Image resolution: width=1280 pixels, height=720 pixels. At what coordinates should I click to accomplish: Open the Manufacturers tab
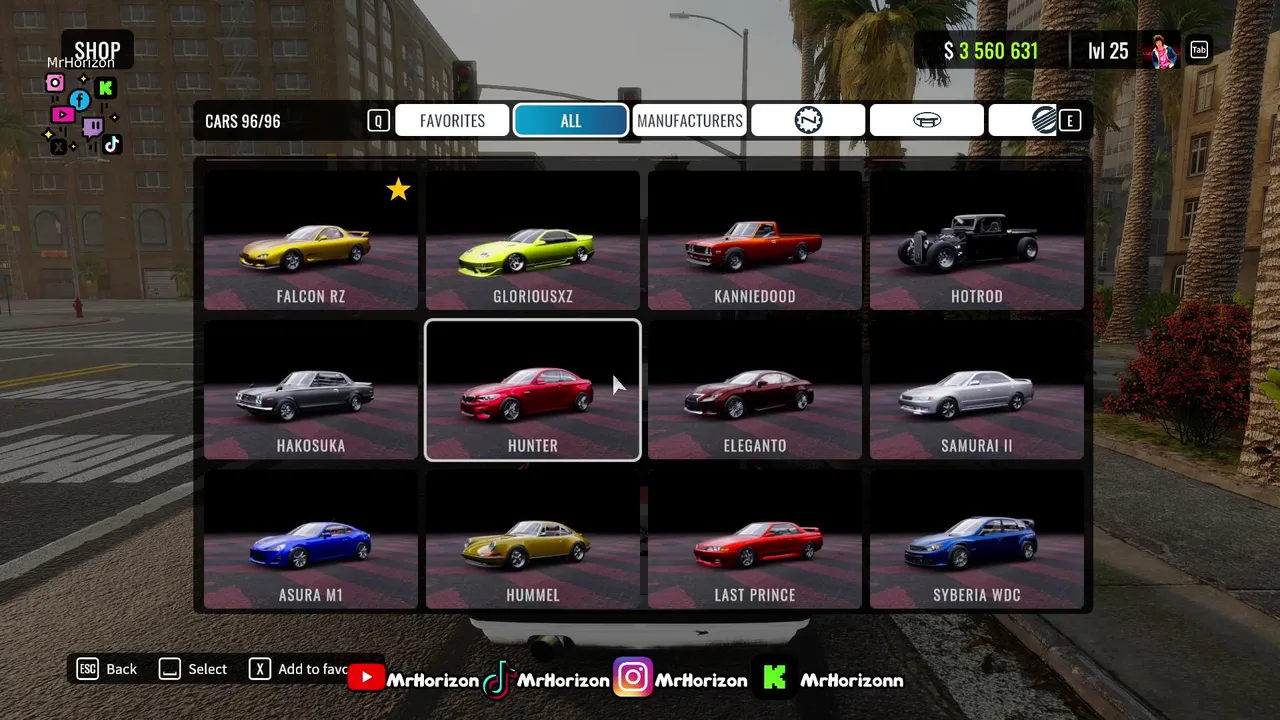(689, 121)
